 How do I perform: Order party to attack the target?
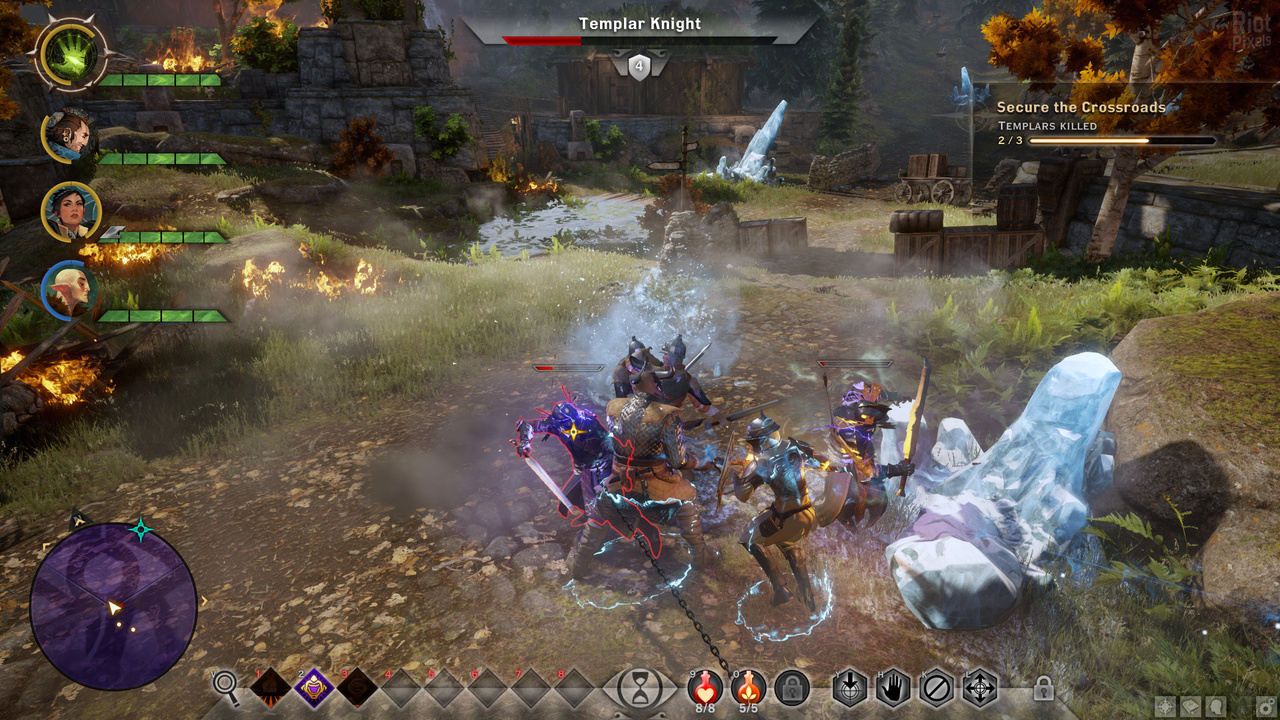coord(850,688)
